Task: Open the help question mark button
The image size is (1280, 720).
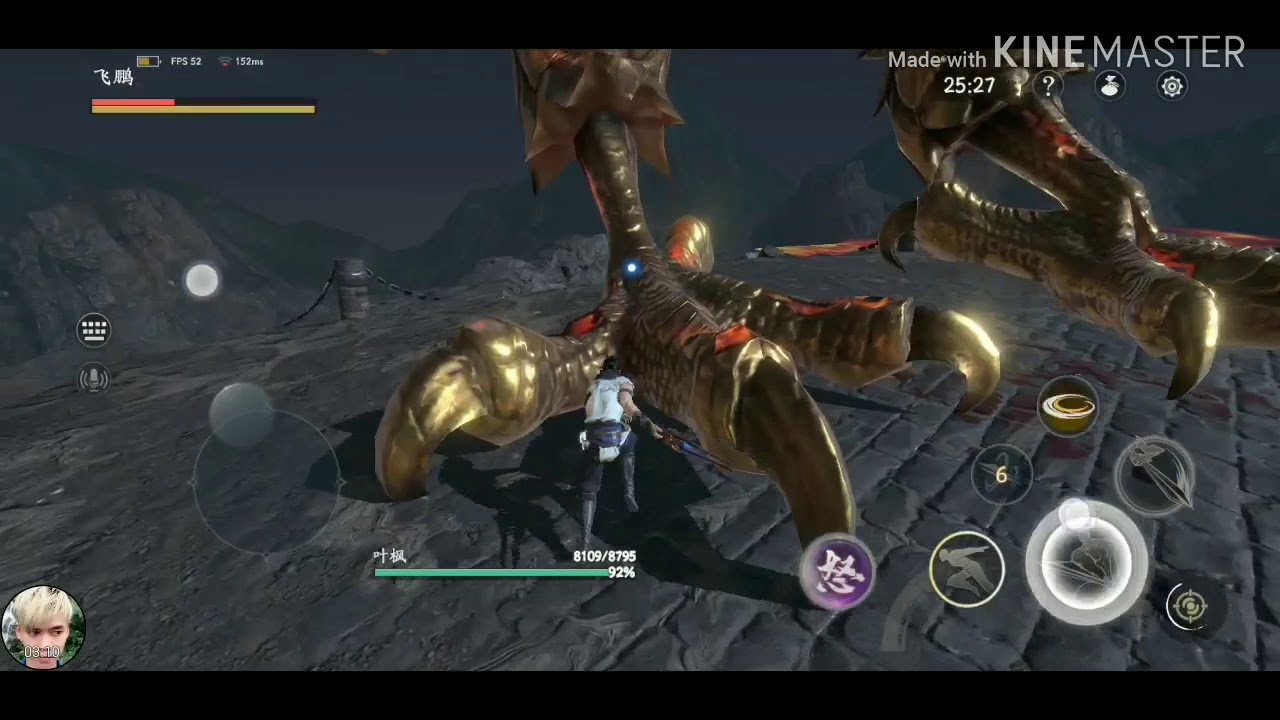Action: click(x=1048, y=86)
